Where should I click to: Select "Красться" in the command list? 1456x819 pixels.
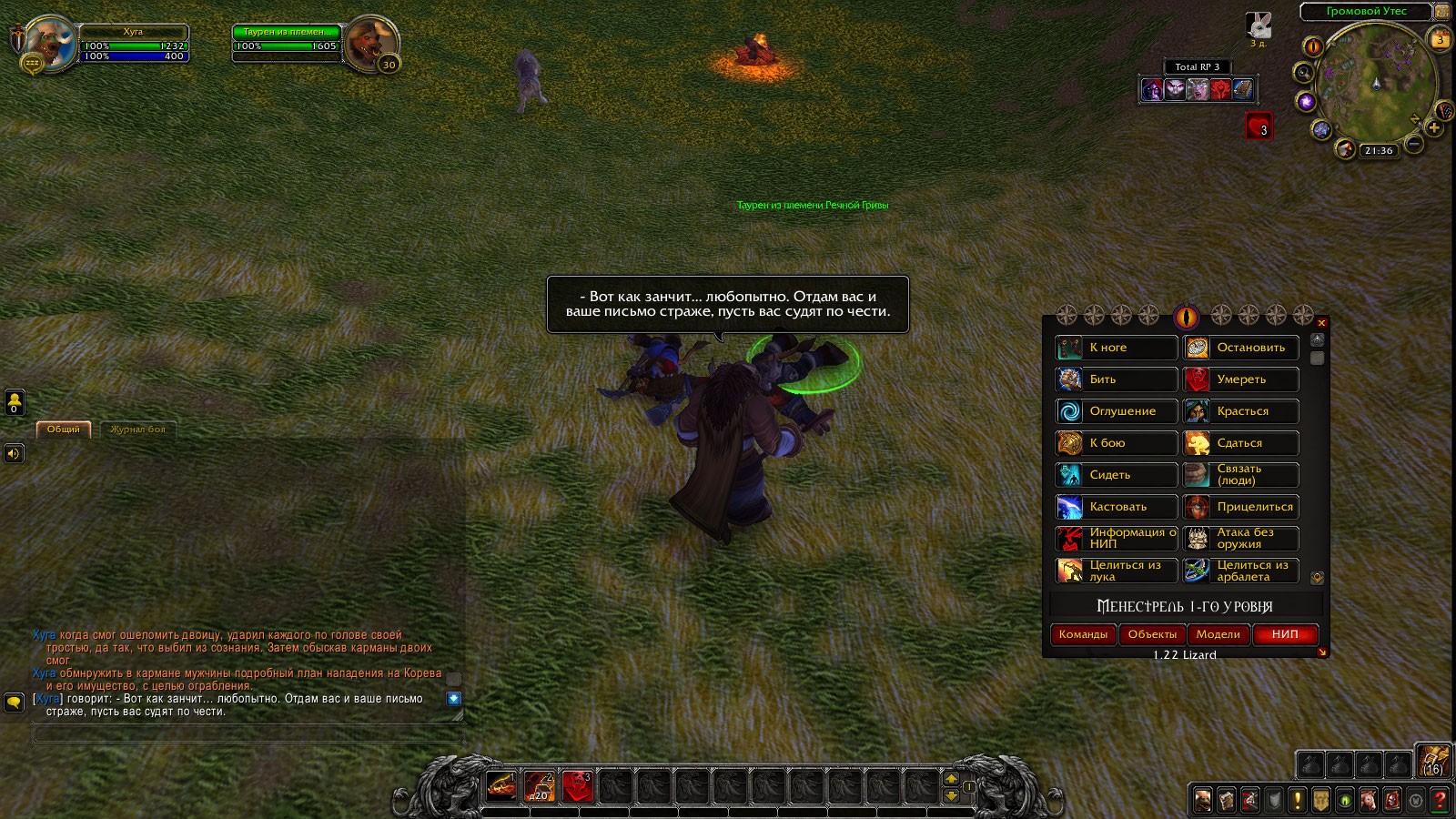(1241, 411)
